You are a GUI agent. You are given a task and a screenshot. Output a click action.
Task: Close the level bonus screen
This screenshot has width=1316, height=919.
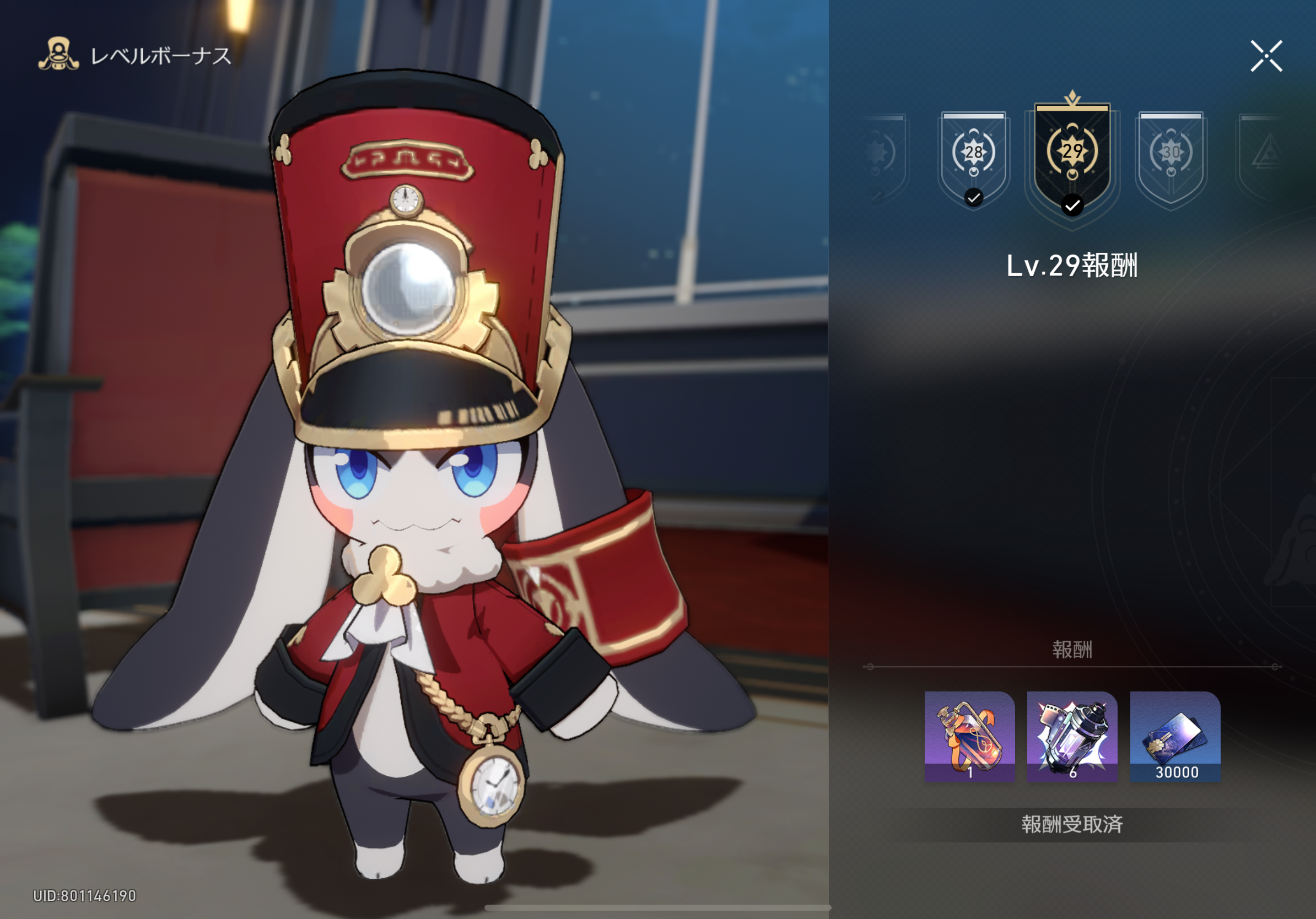[1266, 56]
